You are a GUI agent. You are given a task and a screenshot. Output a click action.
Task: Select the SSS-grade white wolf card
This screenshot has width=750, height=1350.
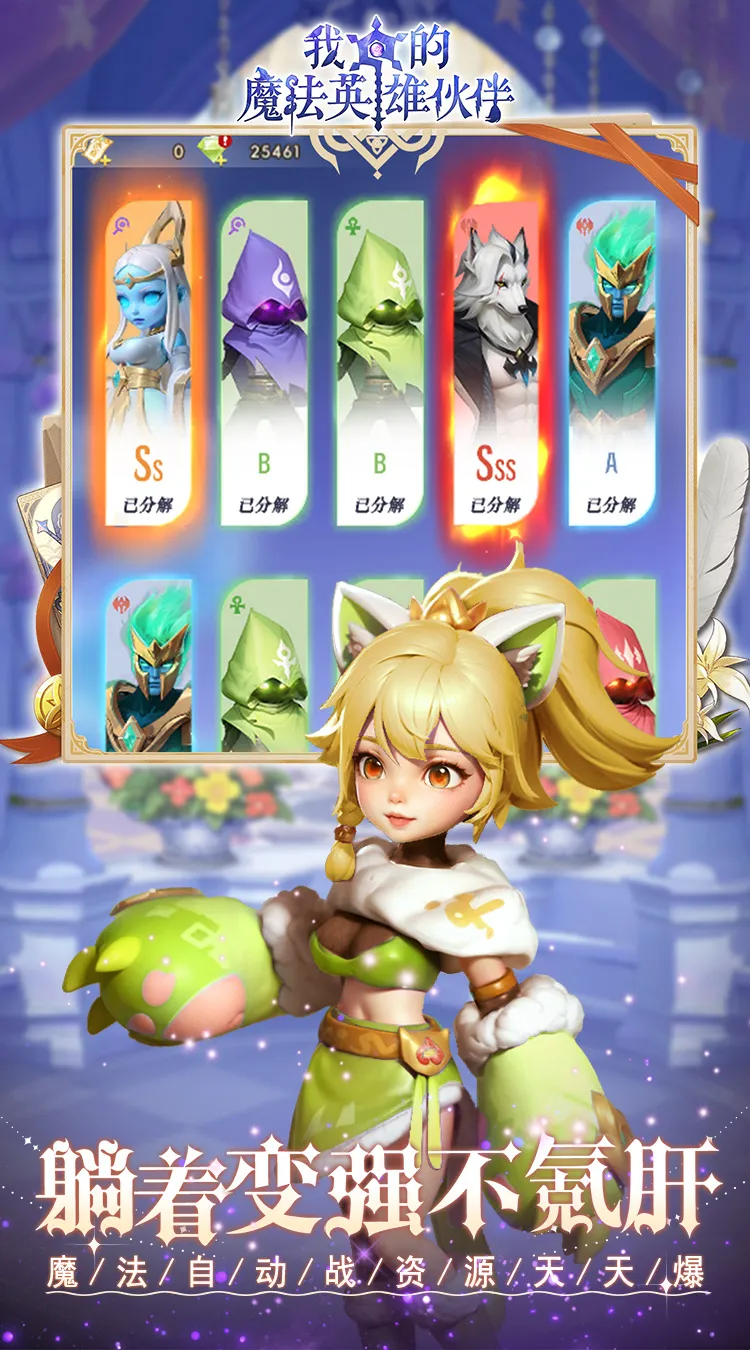click(x=496, y=360)
